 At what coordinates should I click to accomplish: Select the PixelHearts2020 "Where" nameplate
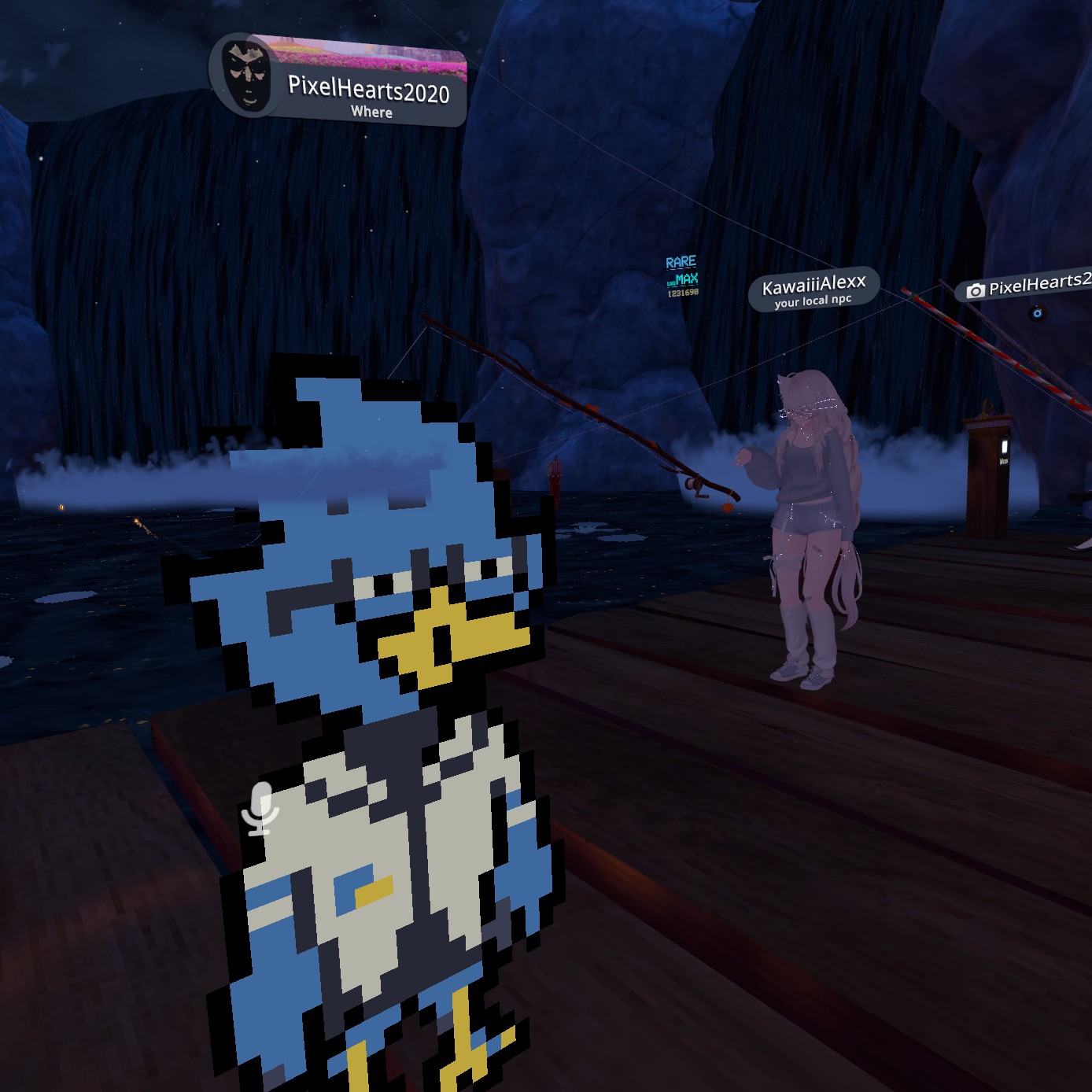[368, 93]
